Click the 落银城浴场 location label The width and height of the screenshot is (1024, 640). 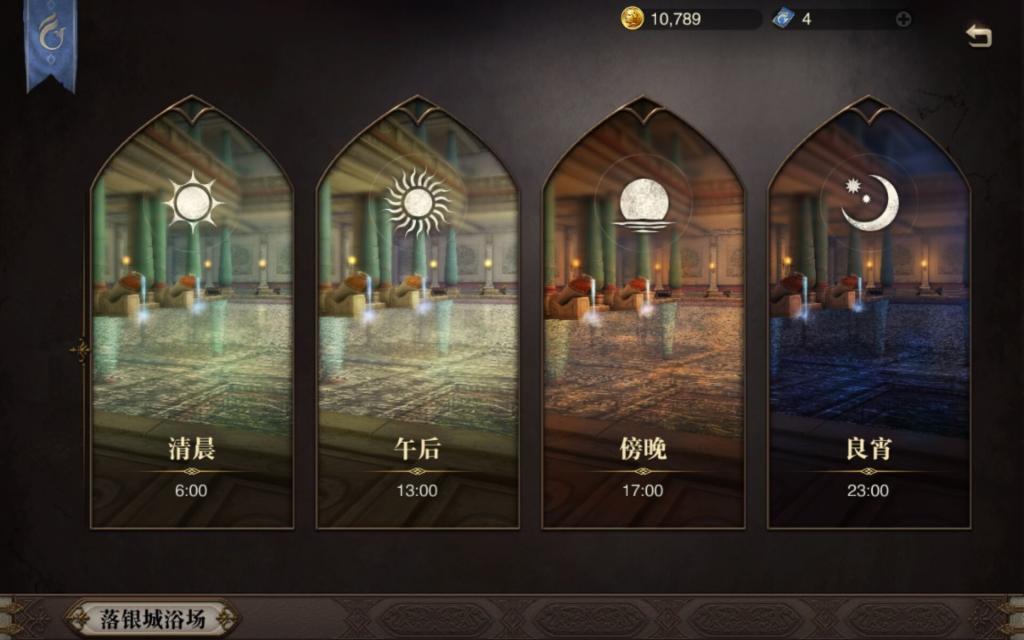coord(153,618)
